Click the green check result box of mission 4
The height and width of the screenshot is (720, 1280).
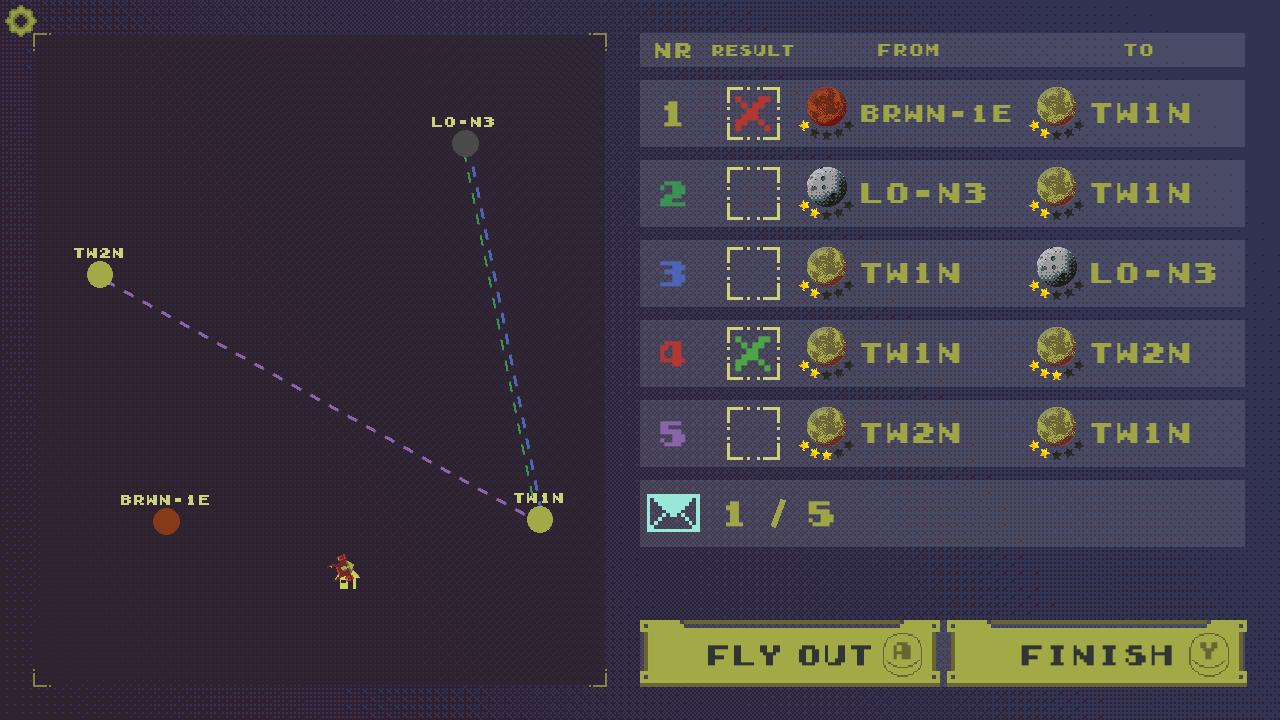pyautogui.click(x=755, y=353)
